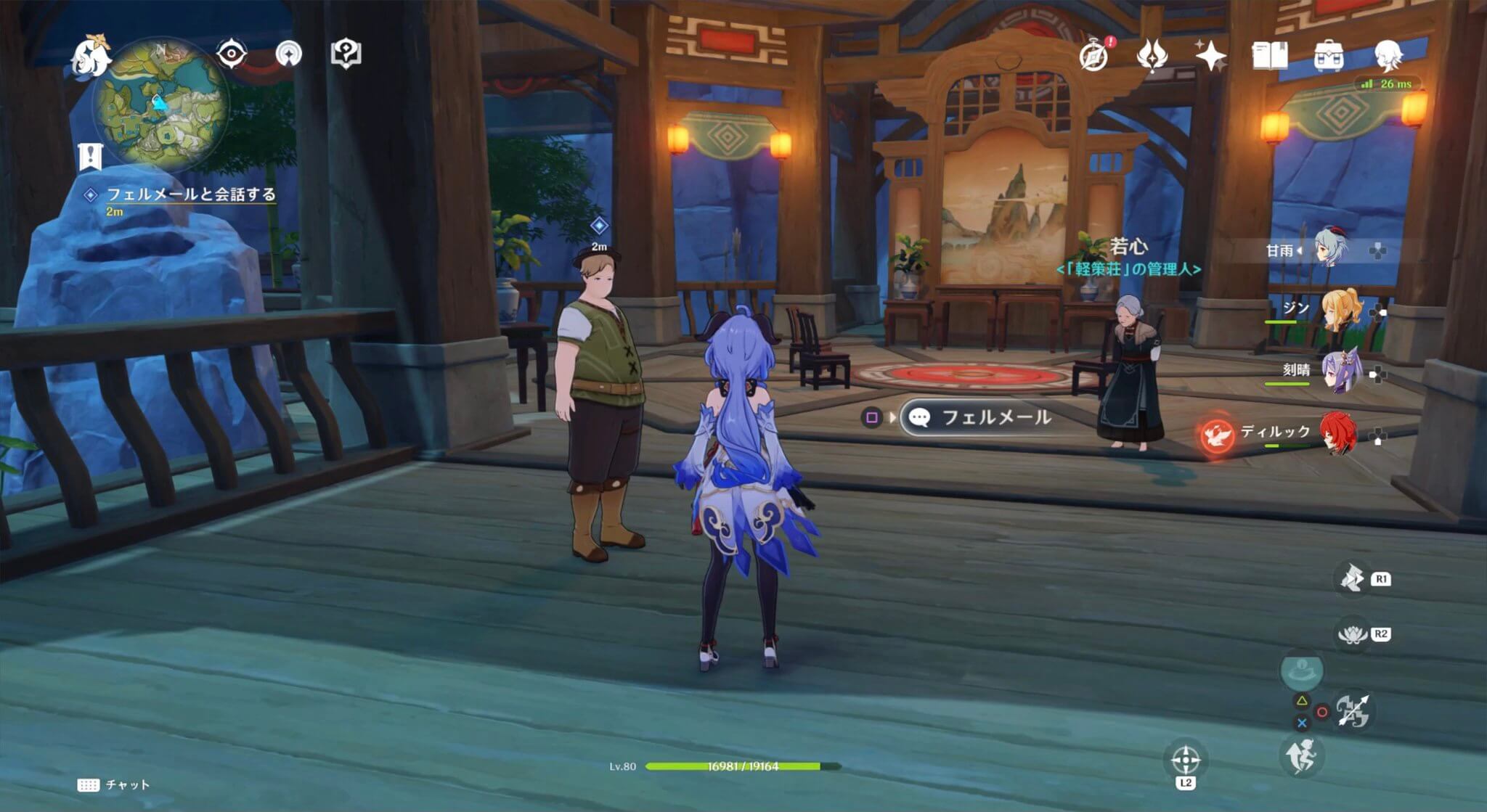Image resolution: width=1487 pixels, height=812 pixels.
Task: Open the Archive book icon
Action: pos(1269,54)
